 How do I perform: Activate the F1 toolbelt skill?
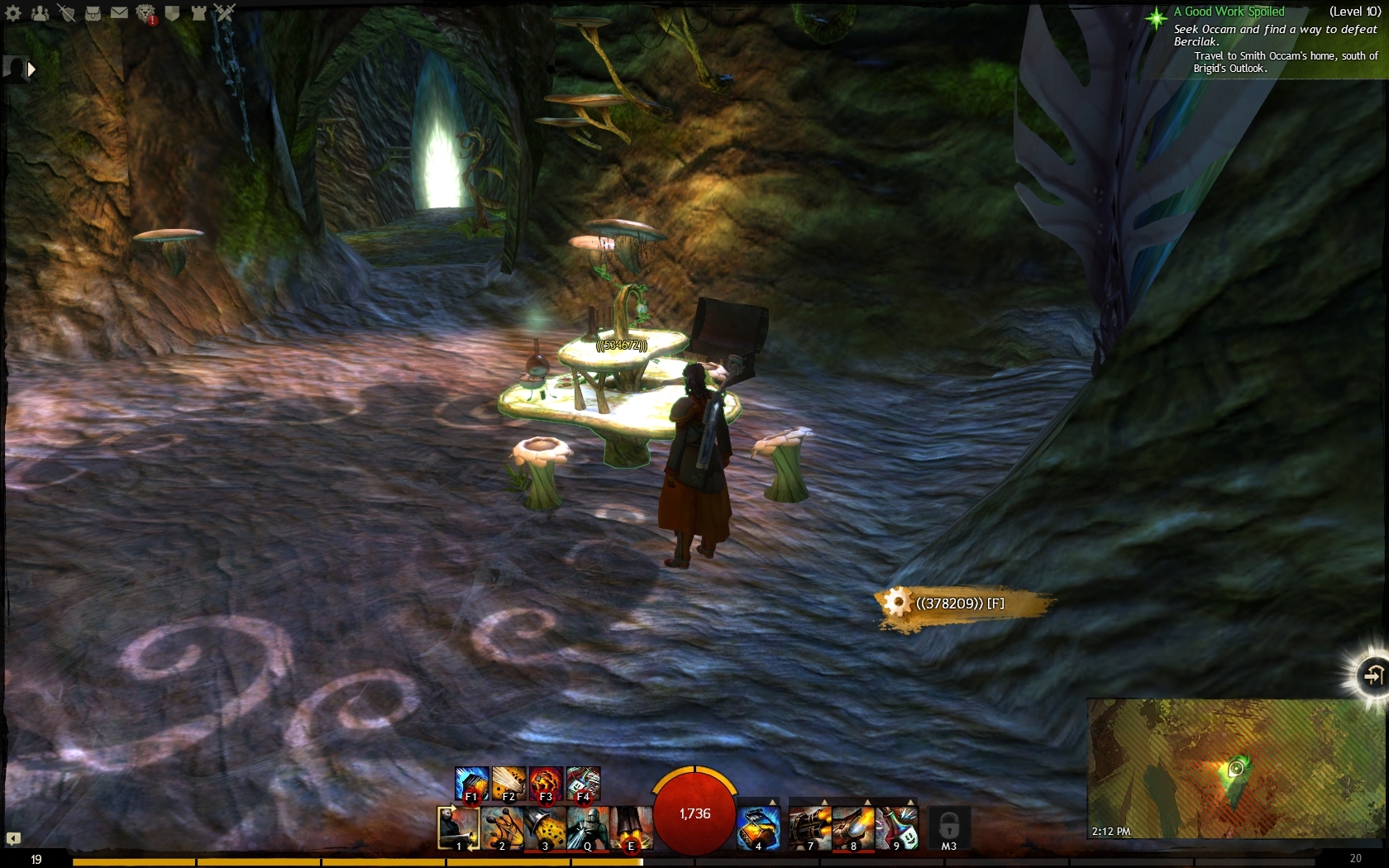coord(471,784)
